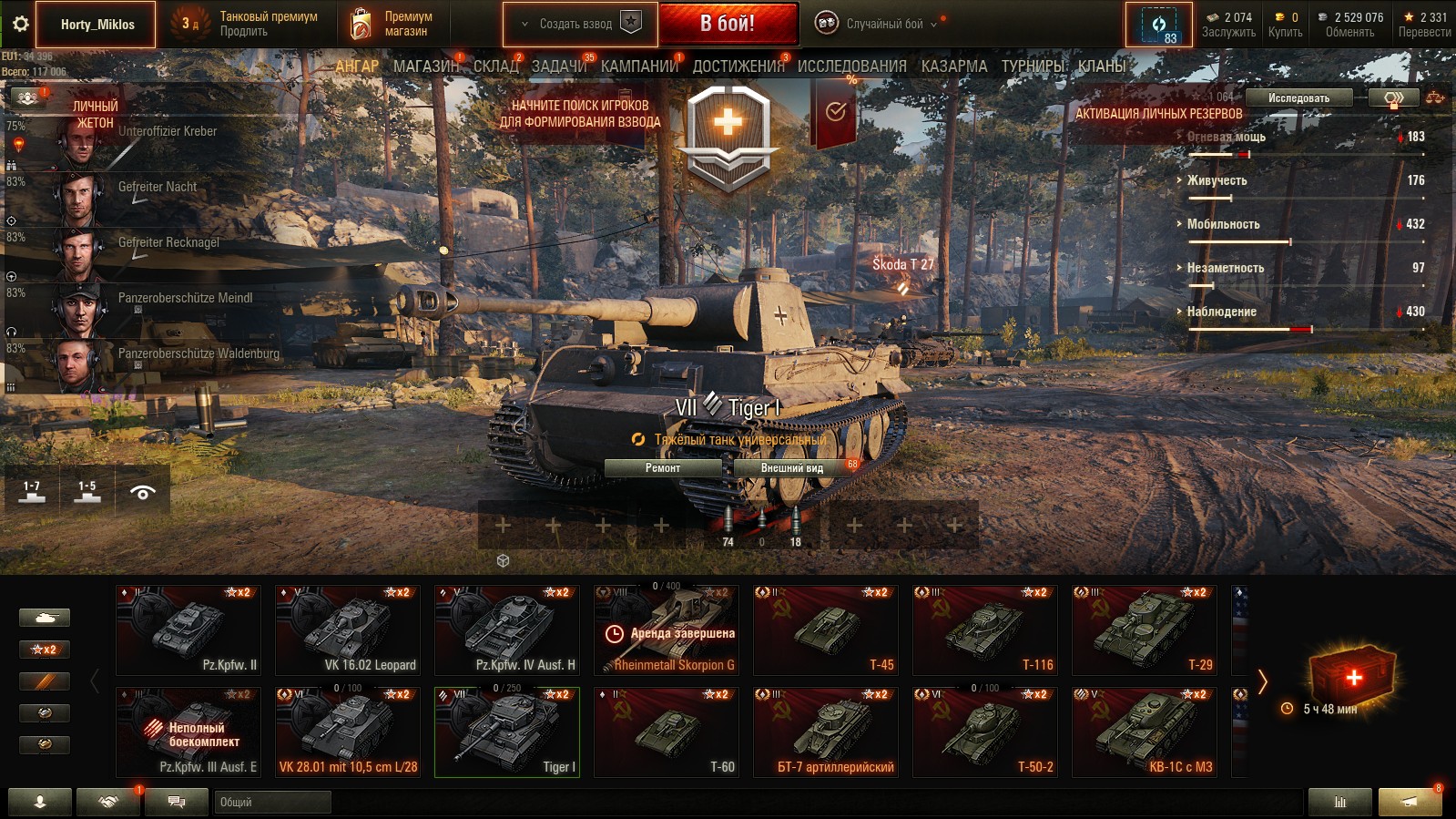Click the Огневая мощь stat bar

pos(1302,144)
